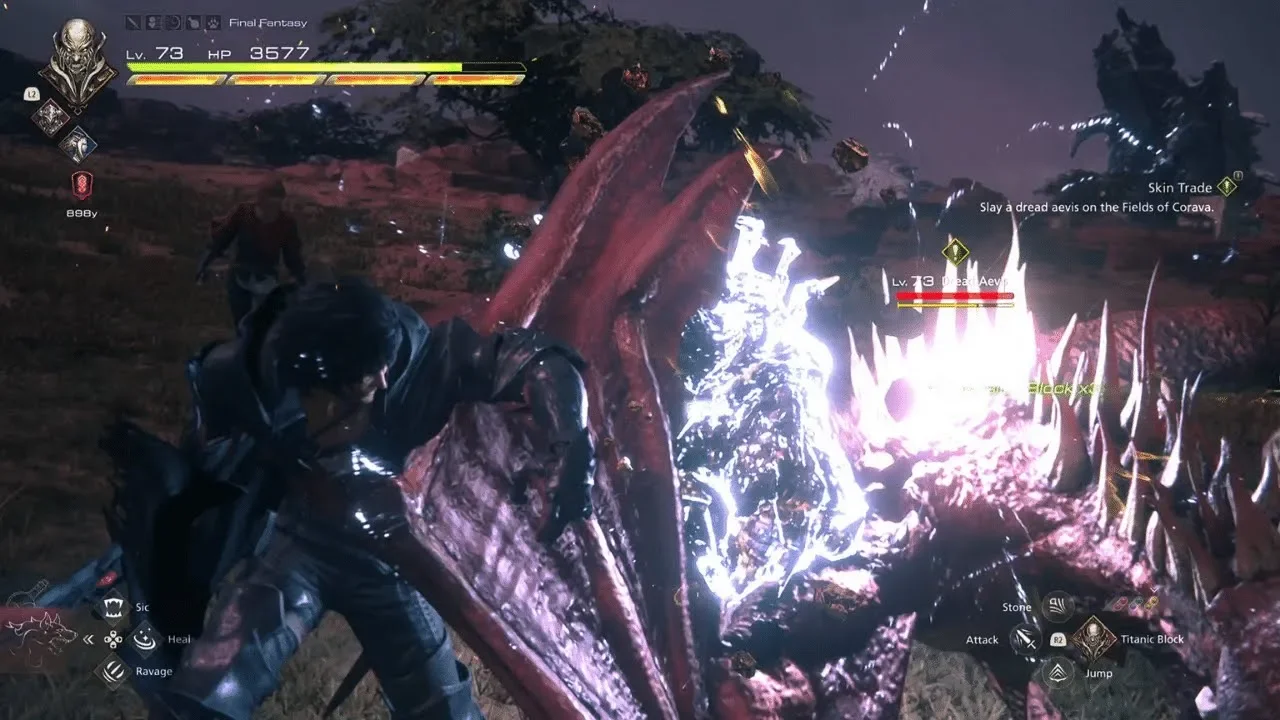The height and width of the screenshot is (720, 1280).
Task: Choose the sword Attack icon
Action: (1024, 639)
